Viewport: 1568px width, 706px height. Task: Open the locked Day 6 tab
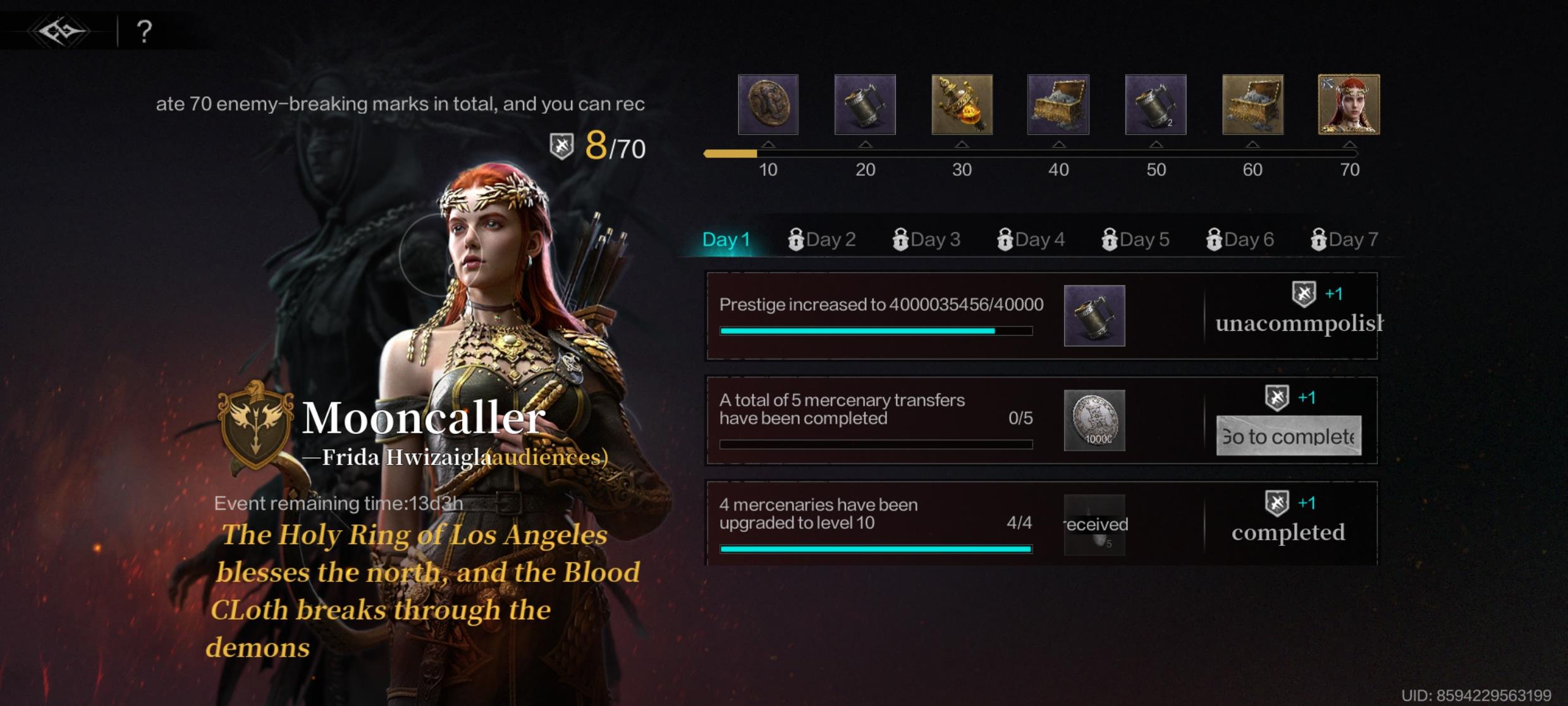[1240, 240]
